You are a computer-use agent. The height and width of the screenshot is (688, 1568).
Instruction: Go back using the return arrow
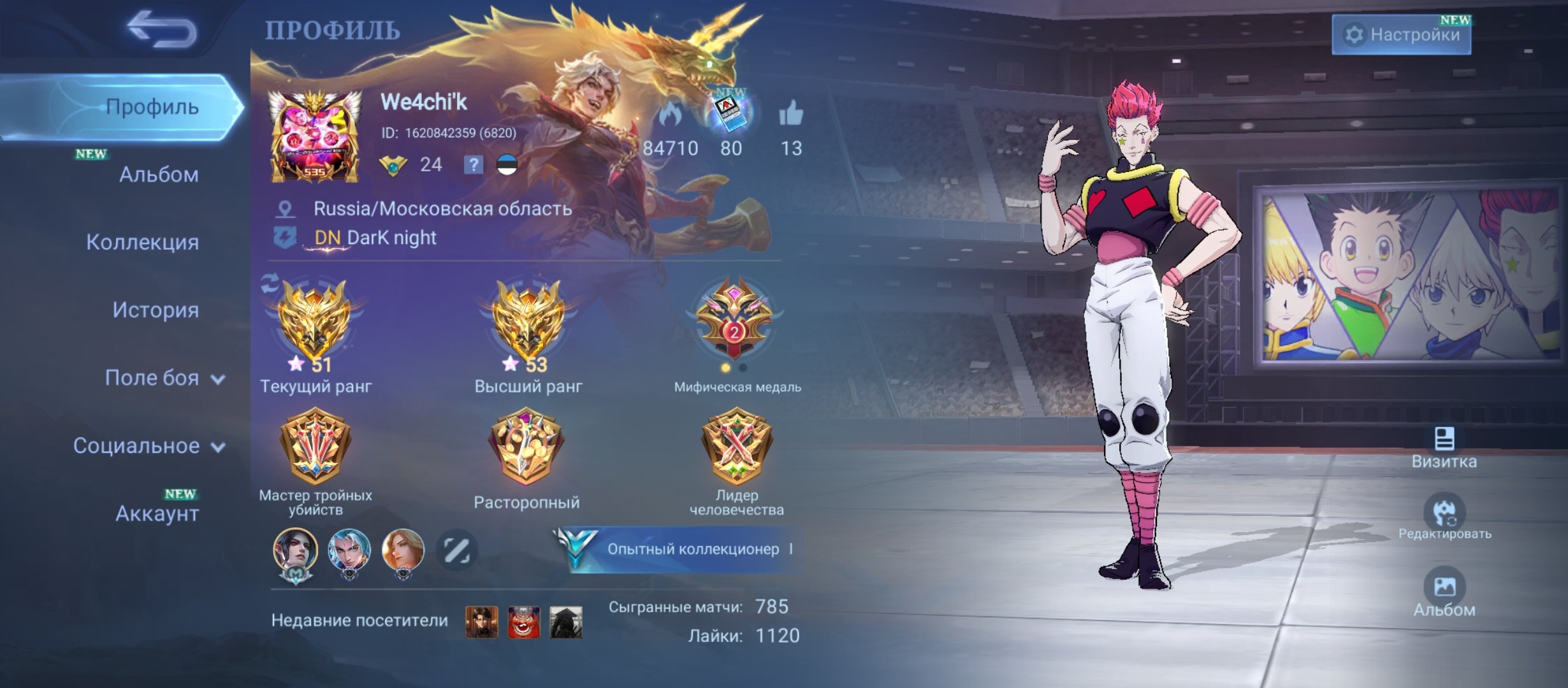(161, 30)
